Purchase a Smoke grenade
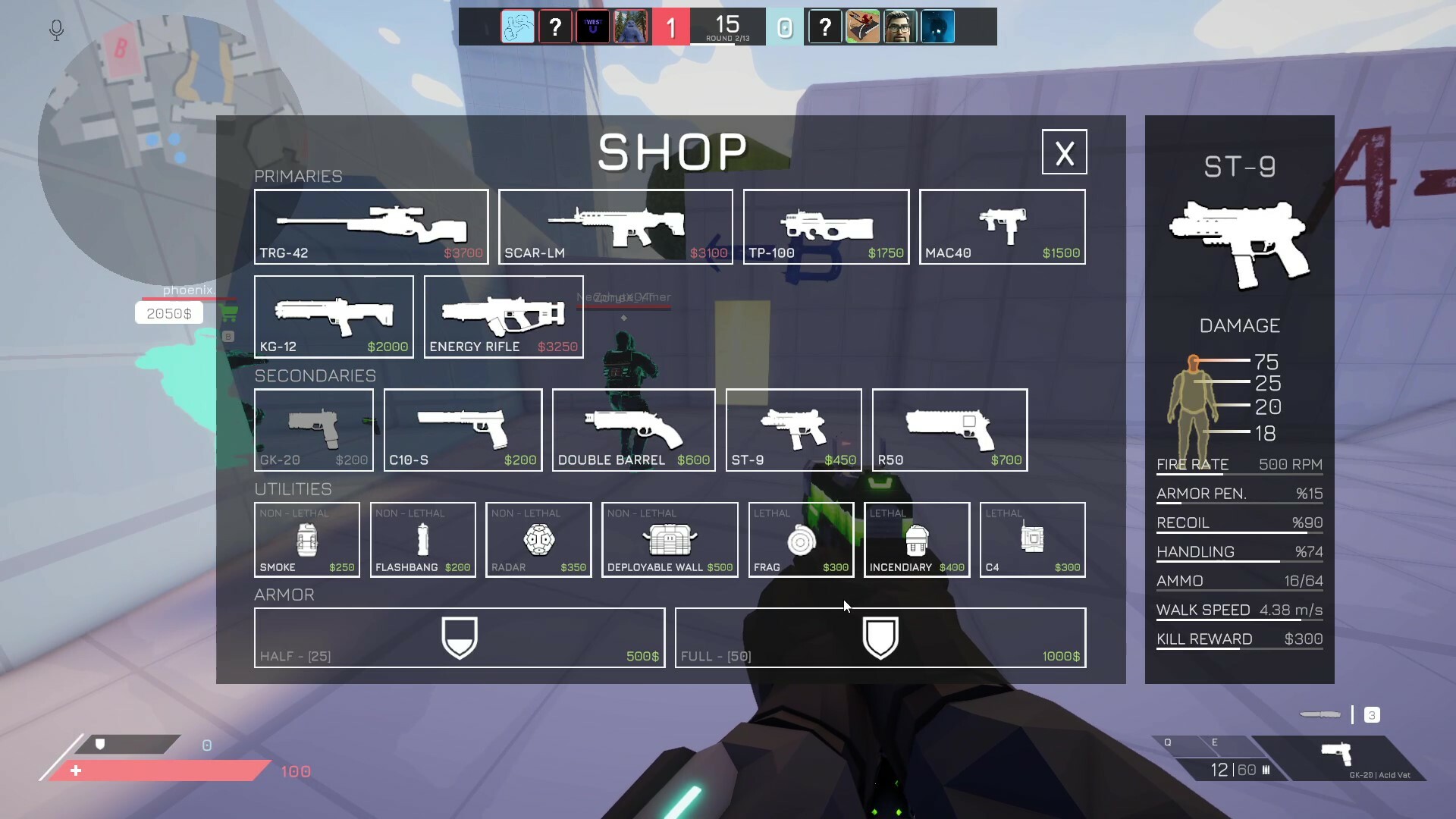 tap(306, 539)
